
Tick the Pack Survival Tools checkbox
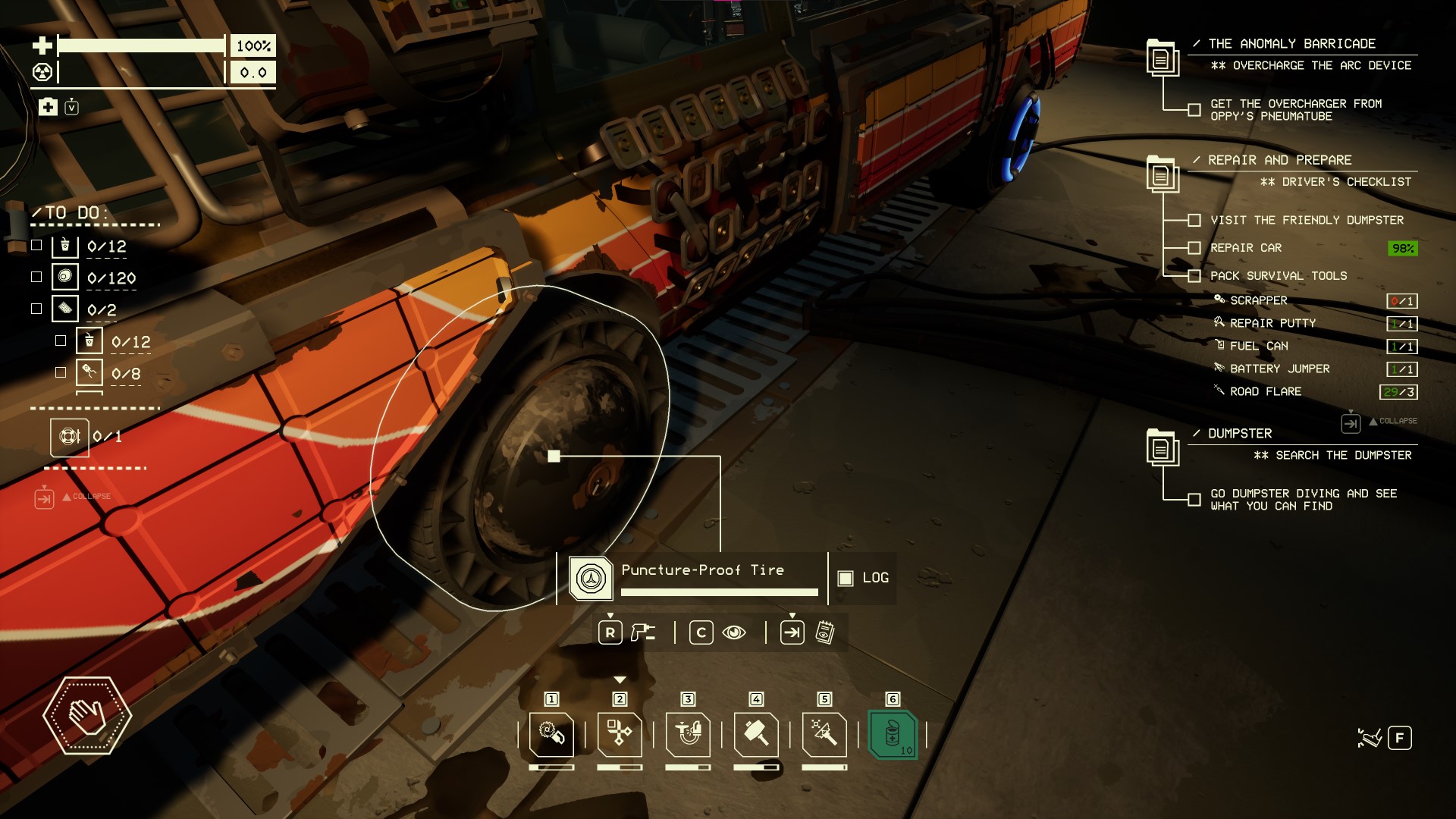tap(1194, 276)
